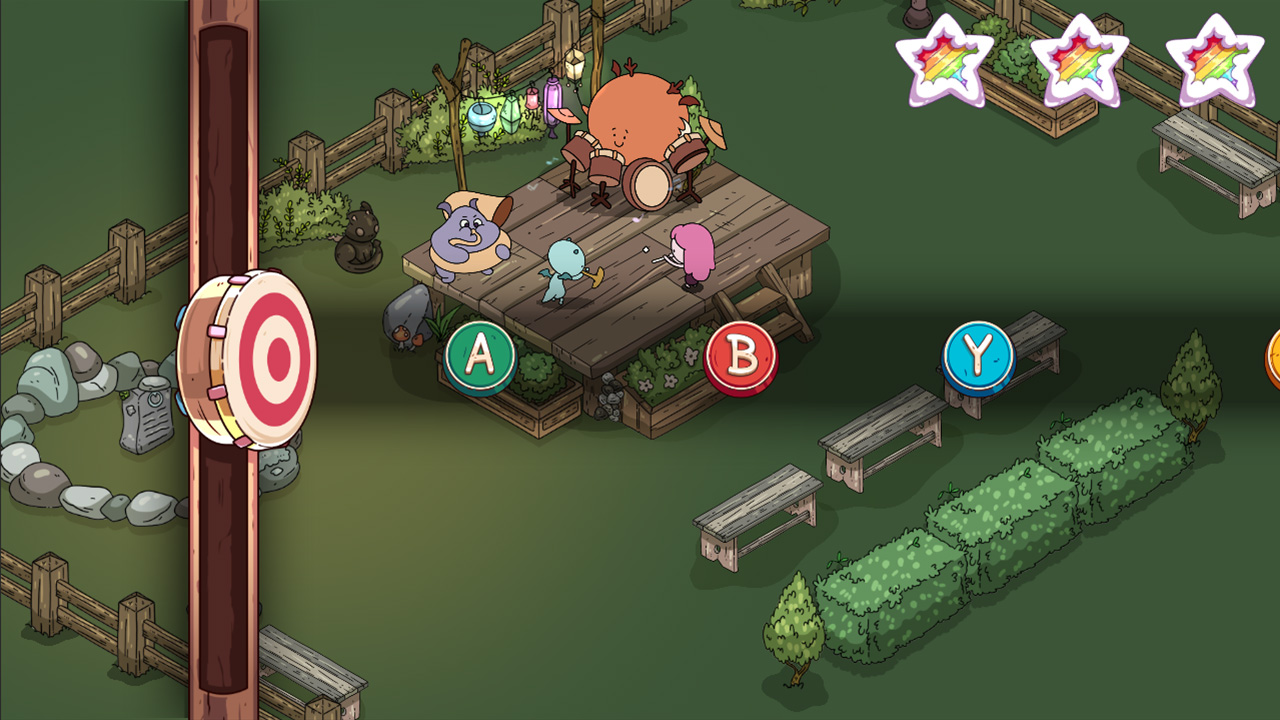This screenshot has width=1280, height=720.
Task: Click the blue paper lantern
Action: [x=481, y=115]
